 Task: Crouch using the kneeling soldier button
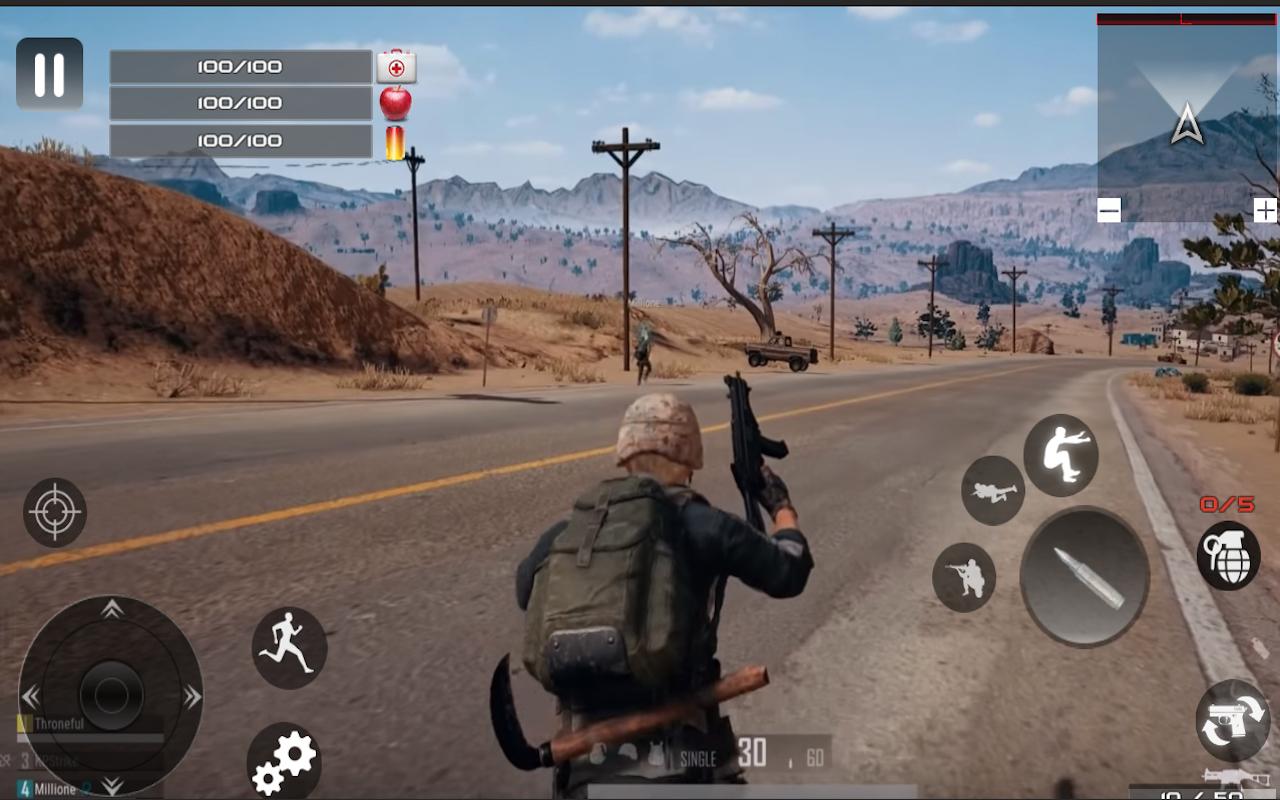click(964, 577)
